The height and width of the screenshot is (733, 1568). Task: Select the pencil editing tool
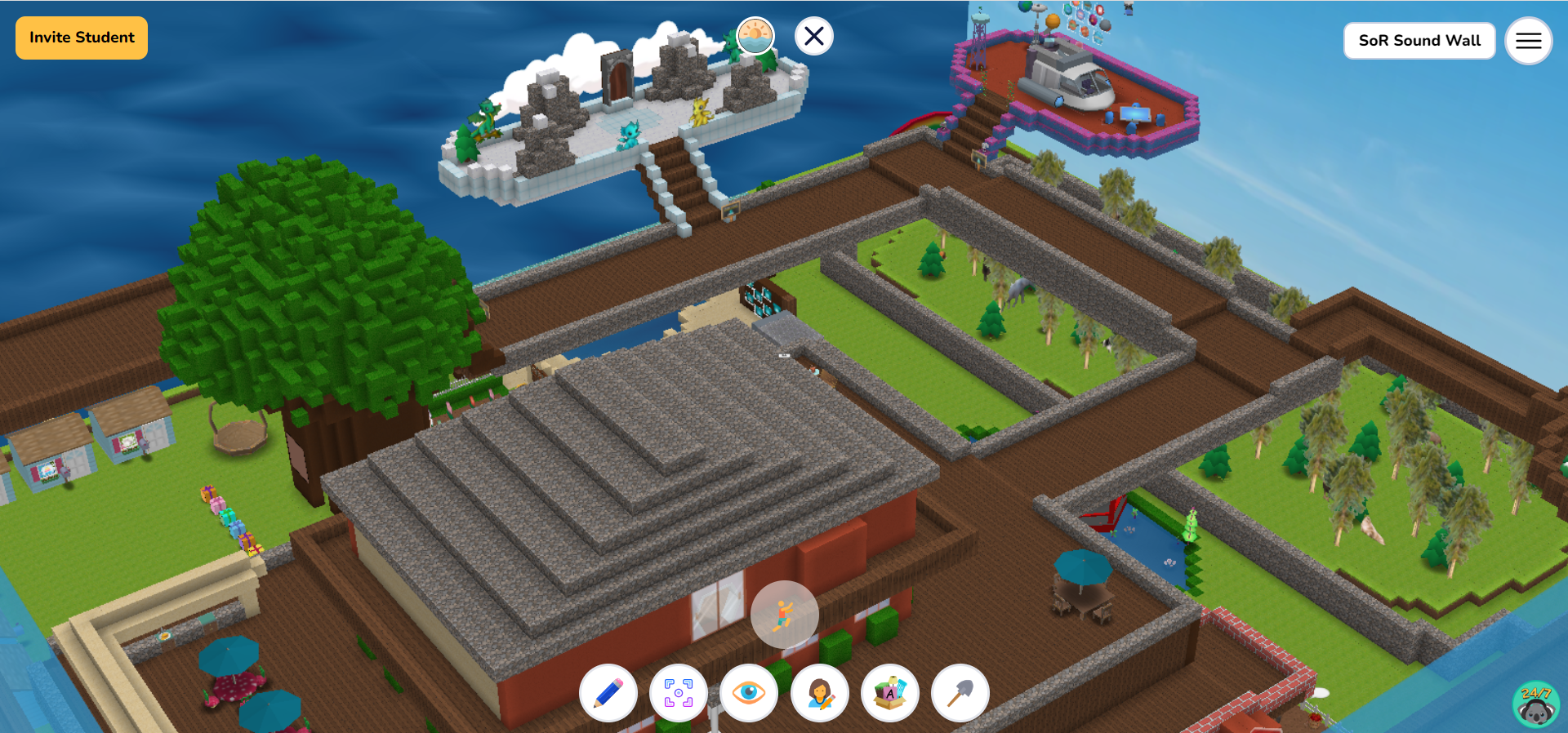[608, 693]
